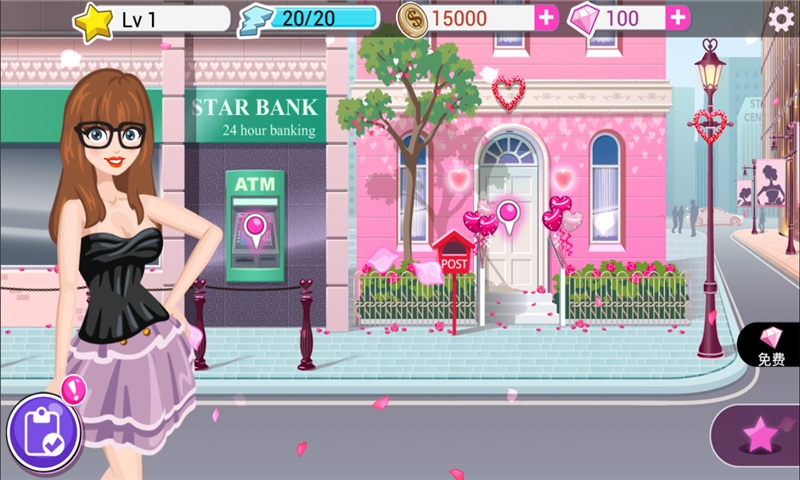The image size is (800, 480).
Task: Select the location pin over the ATM
Action: click(255, 229)
